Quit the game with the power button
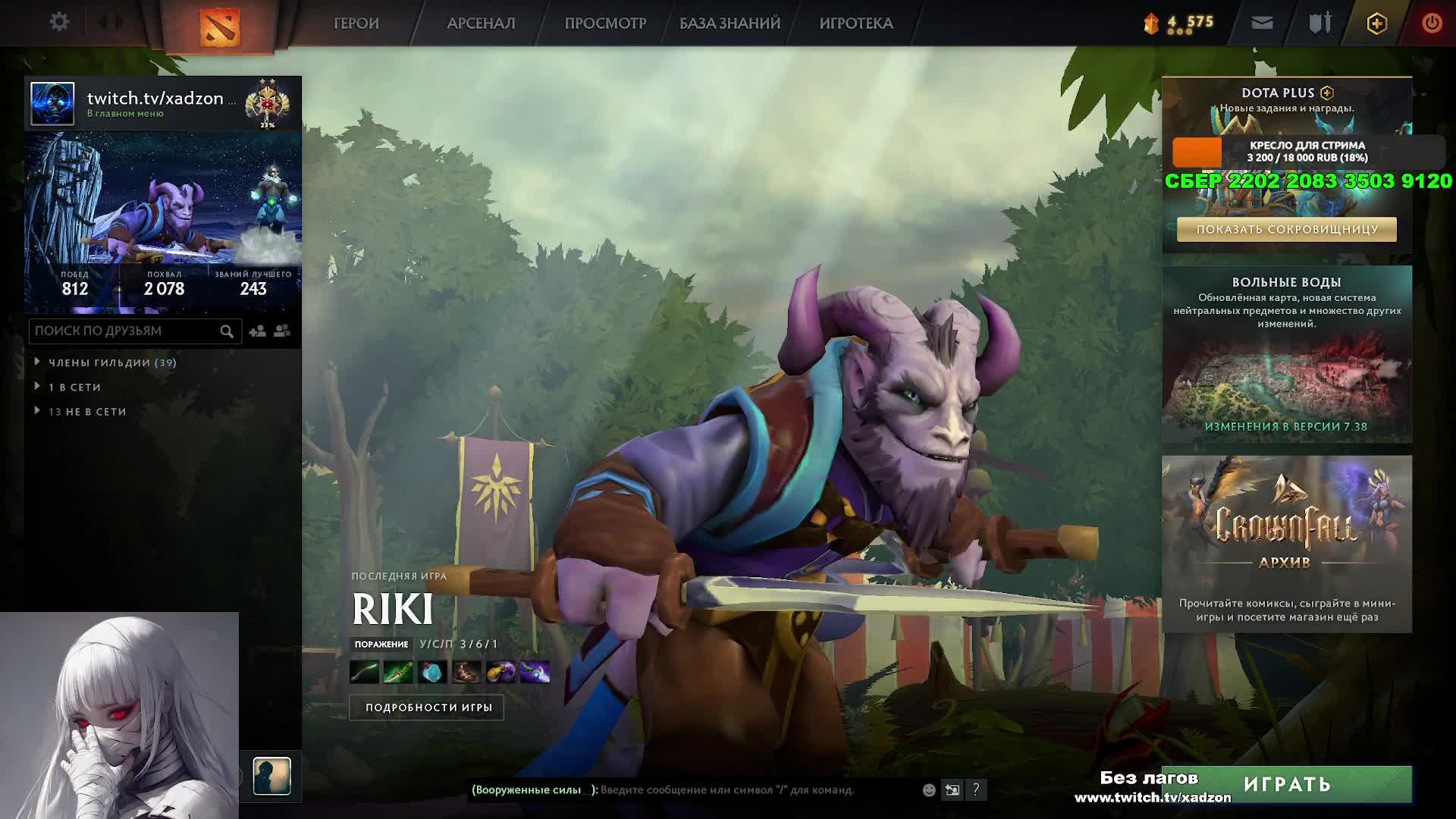The width and height of the screenshot is (1456, 819). pos(1432,24)
